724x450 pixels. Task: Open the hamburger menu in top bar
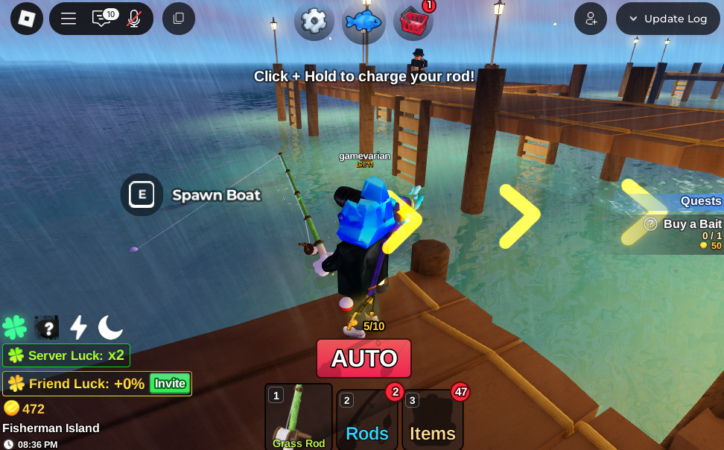coord(68,18)
